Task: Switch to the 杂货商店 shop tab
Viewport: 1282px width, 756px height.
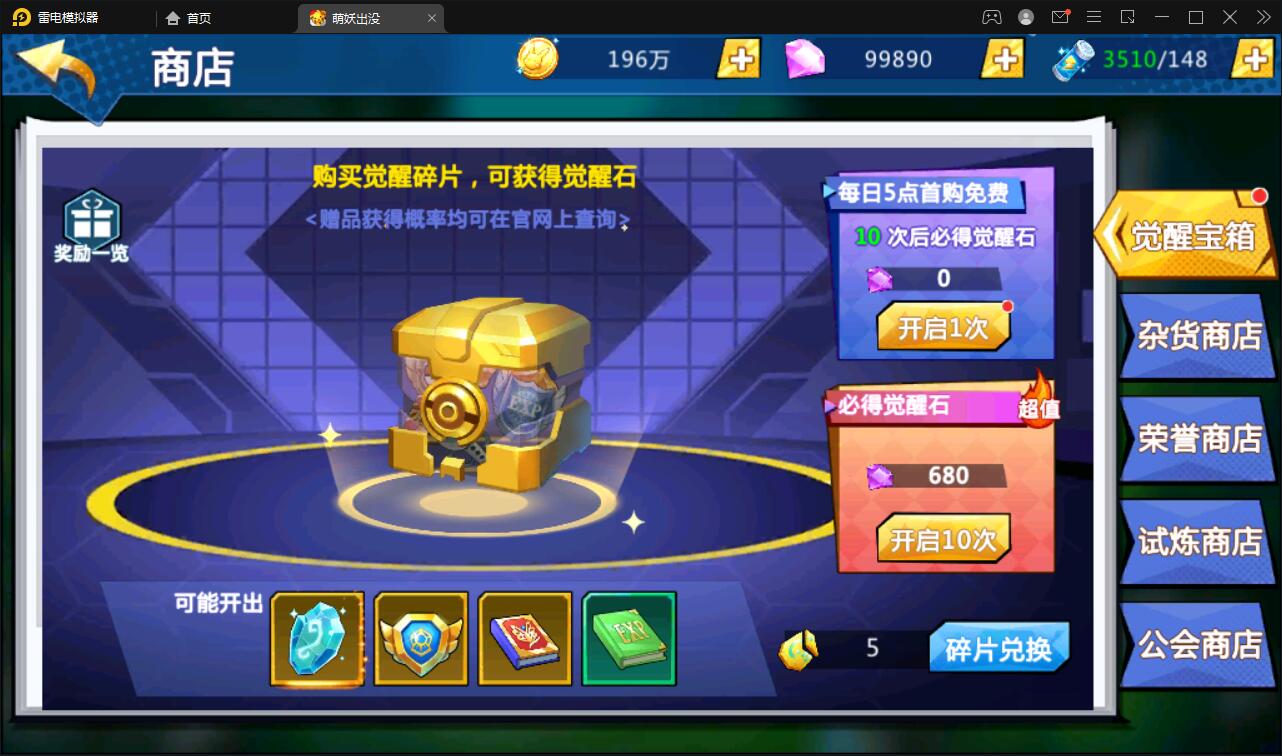Action: (1197, 335)
